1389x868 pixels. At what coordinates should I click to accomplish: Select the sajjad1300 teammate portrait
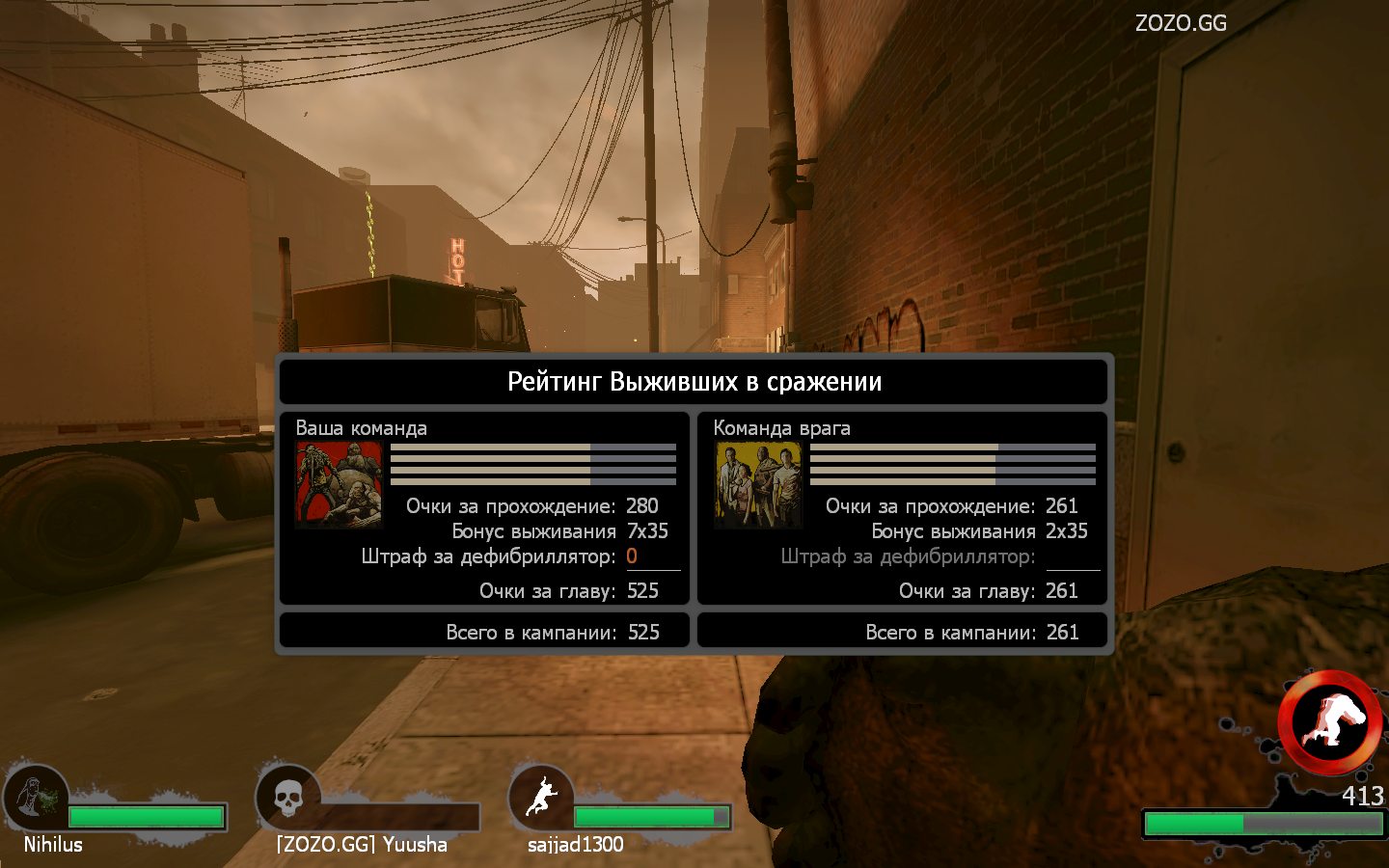541,798
